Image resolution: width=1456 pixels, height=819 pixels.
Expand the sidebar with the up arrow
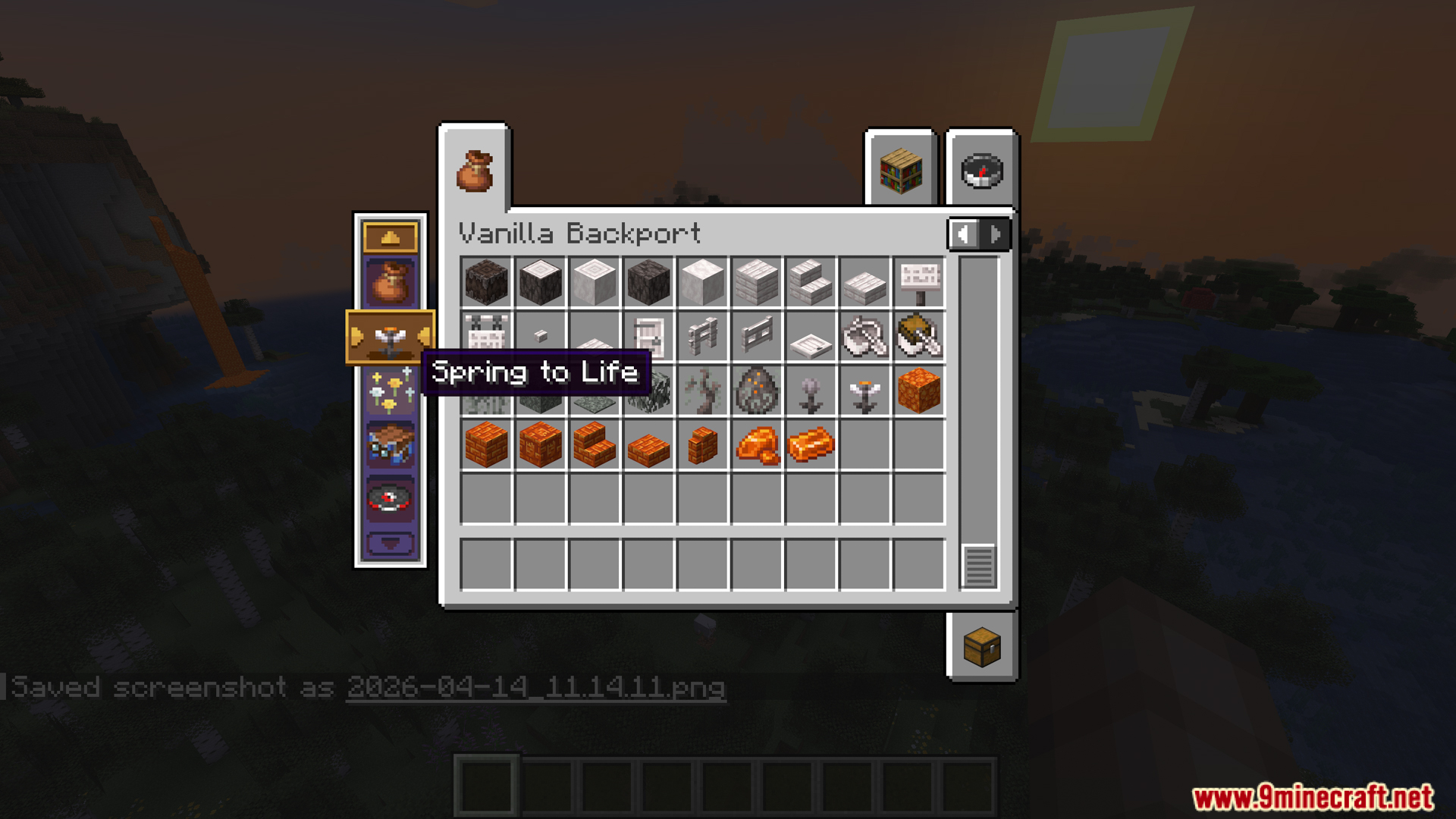pos(390,236)
